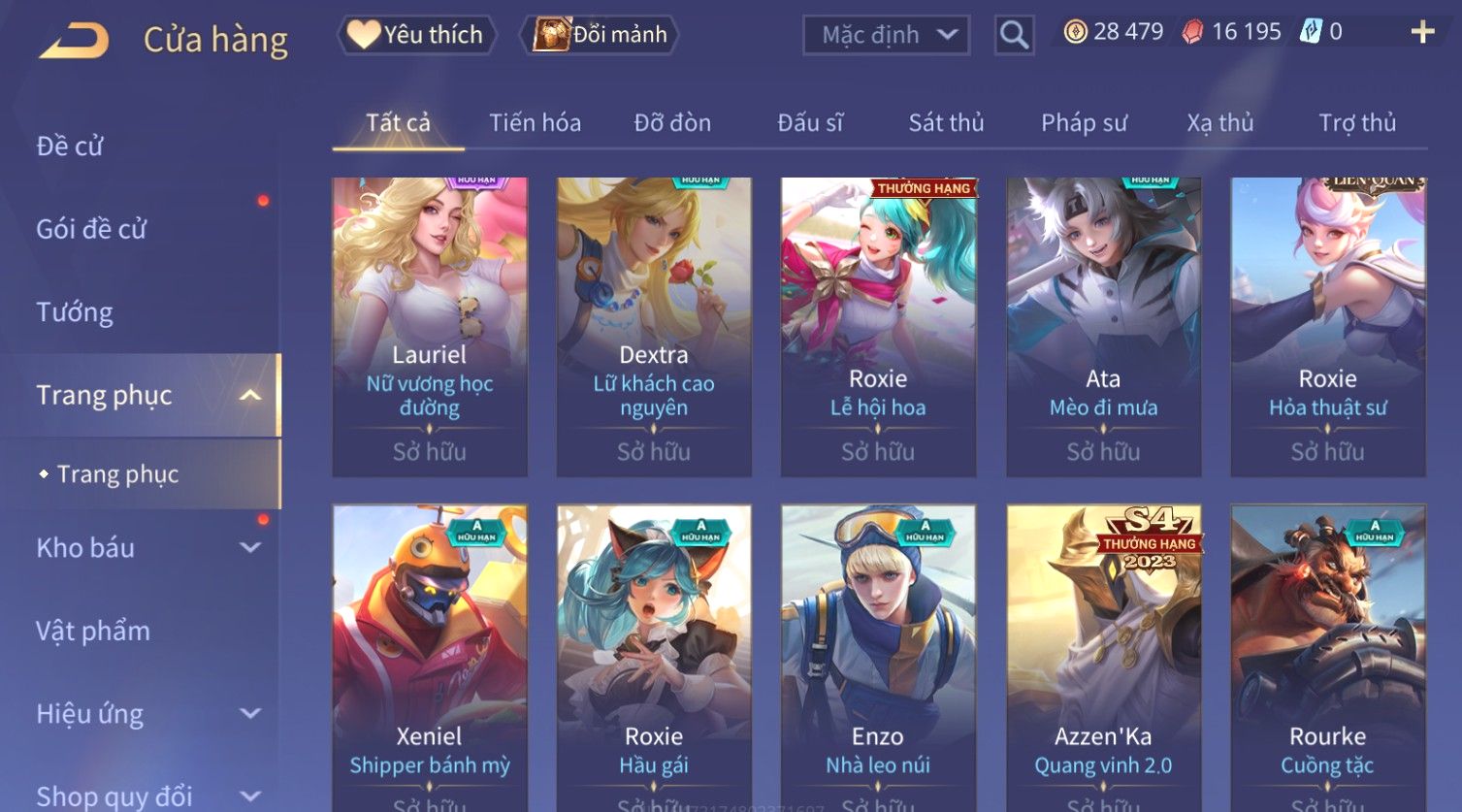Filter by Xạ thủ tab

pos(1220,123)
